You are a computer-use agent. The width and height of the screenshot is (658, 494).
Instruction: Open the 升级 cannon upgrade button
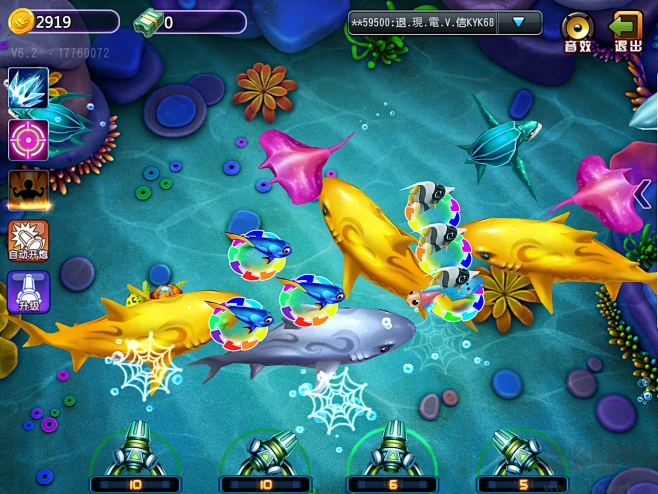(x=27, y=293)
